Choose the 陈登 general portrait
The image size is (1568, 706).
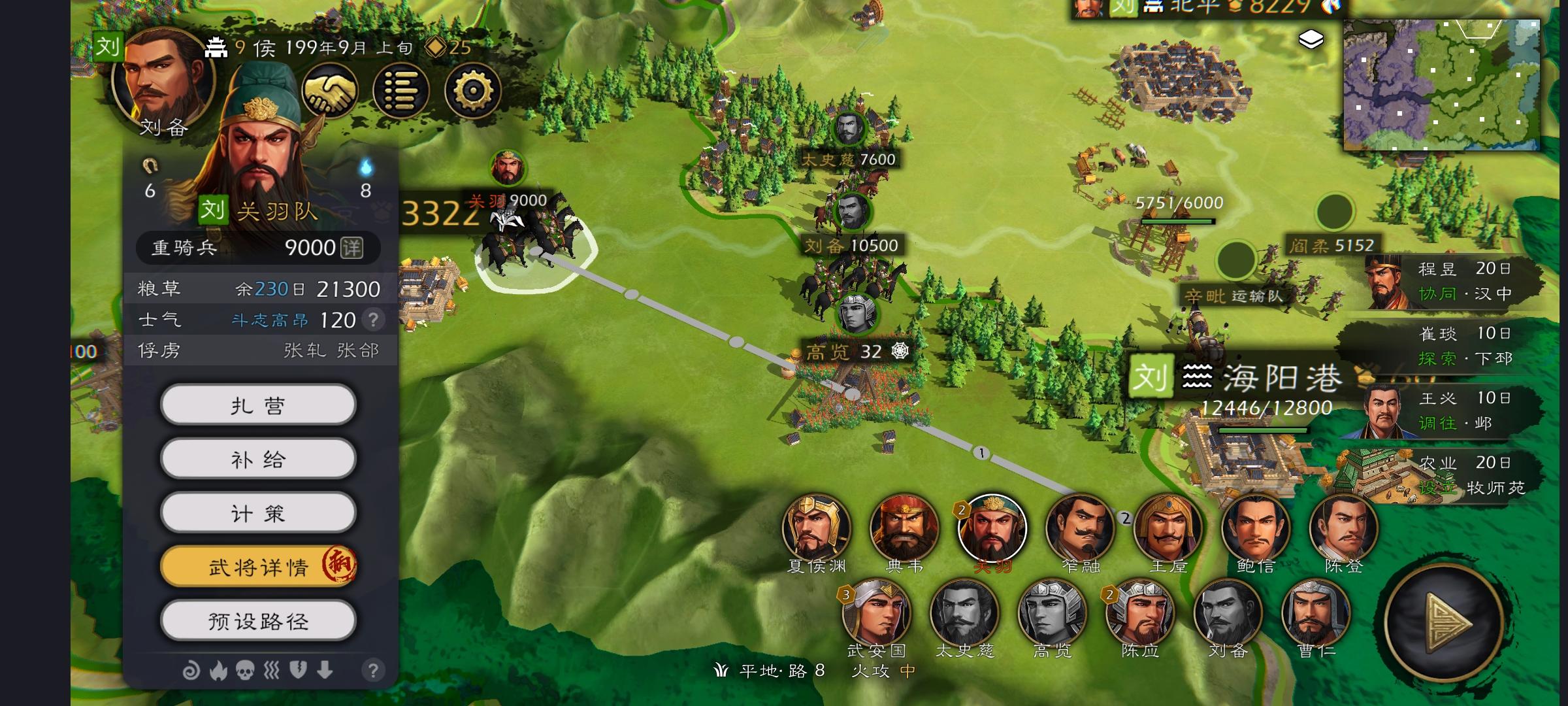(x=1343, y=528)
